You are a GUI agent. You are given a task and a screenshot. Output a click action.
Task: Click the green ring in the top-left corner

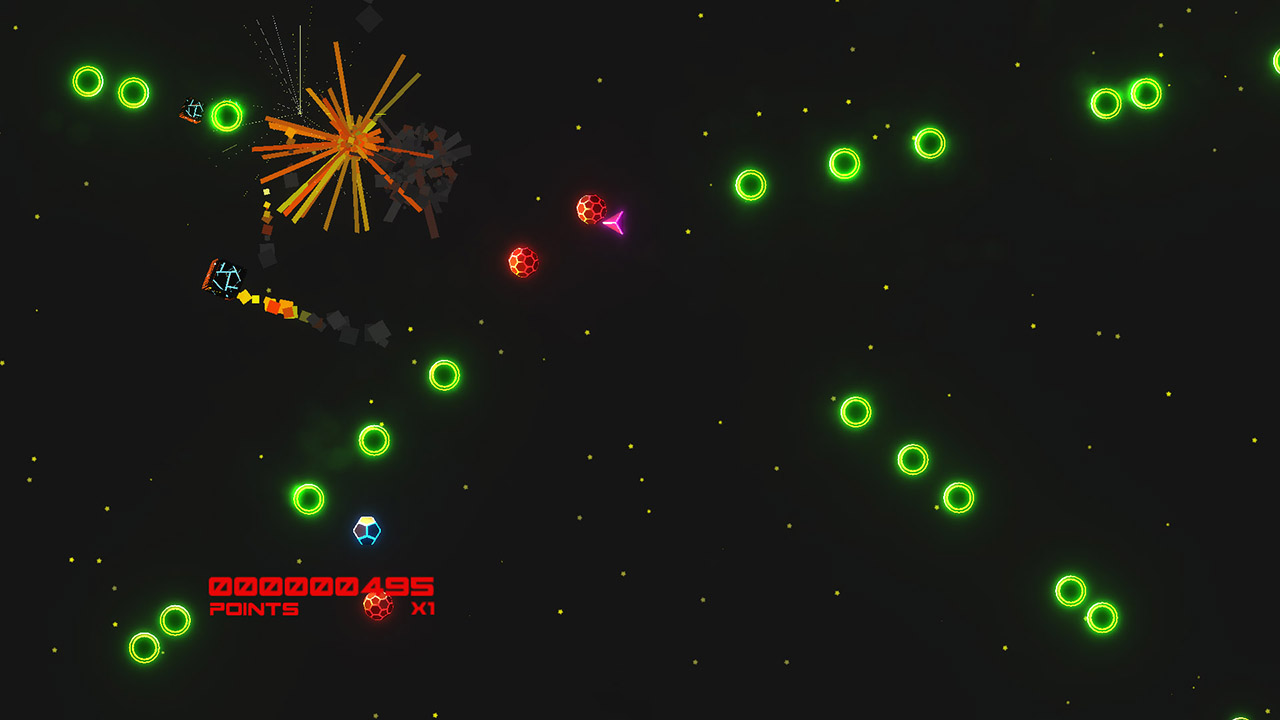pos(88,83)
